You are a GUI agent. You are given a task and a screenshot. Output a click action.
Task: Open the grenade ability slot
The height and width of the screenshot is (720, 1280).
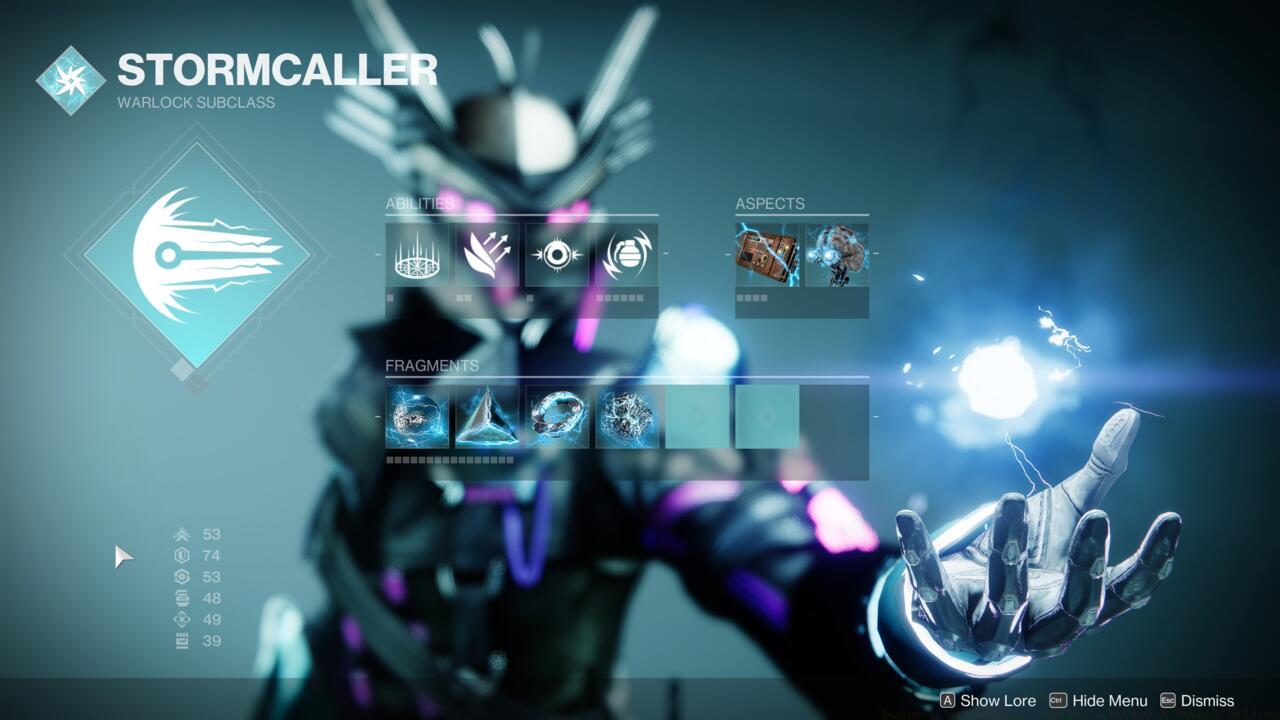click(627, 255)
